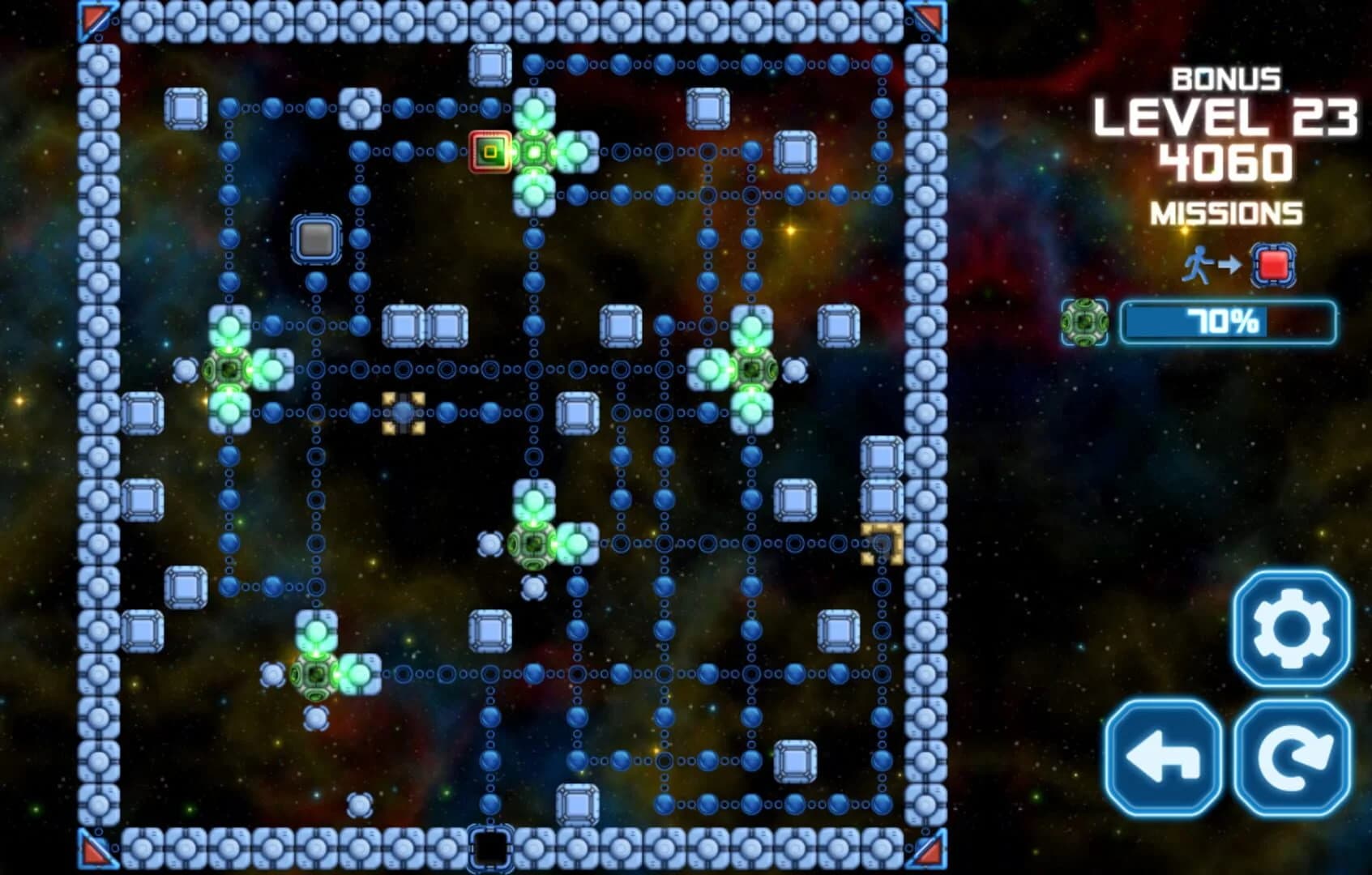1372x875 pixels.
Task: Toggle the green gem near the right edge
Action: point(750,369)
